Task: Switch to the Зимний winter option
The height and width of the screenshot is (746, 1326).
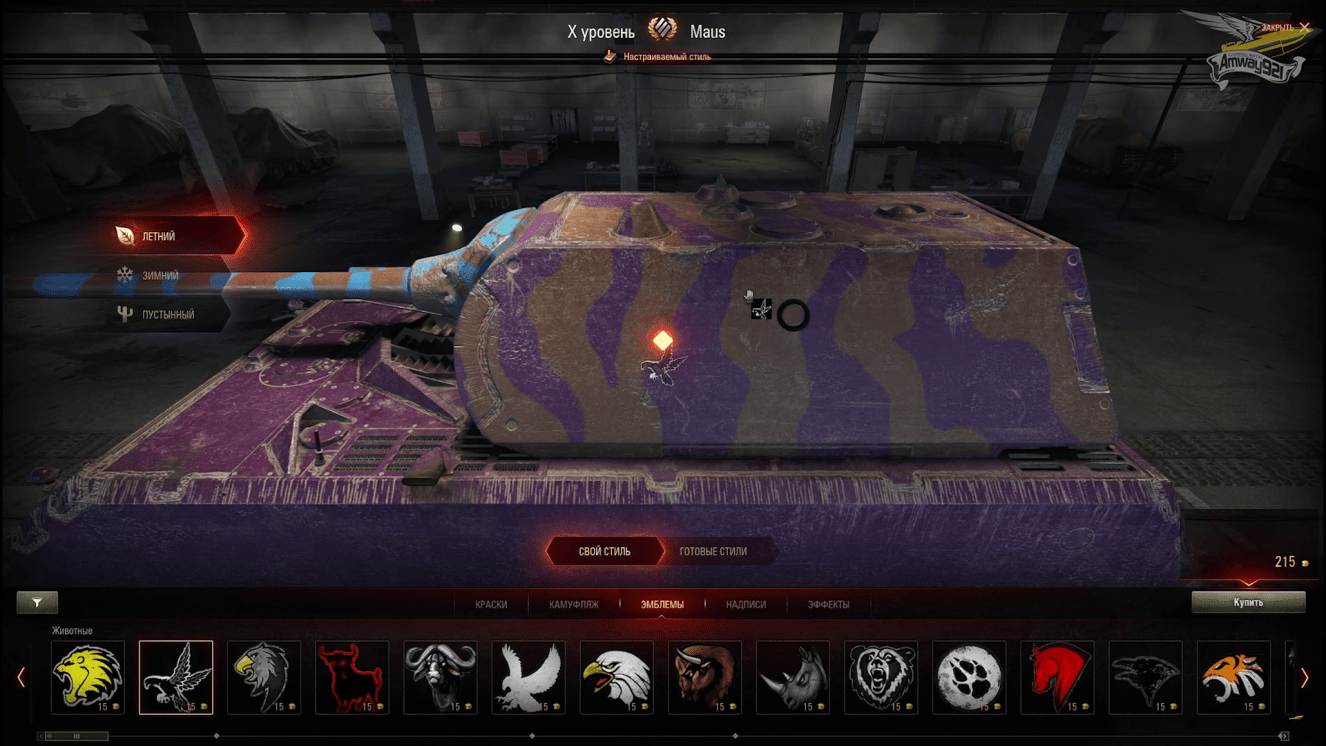Action: [160, 275]
